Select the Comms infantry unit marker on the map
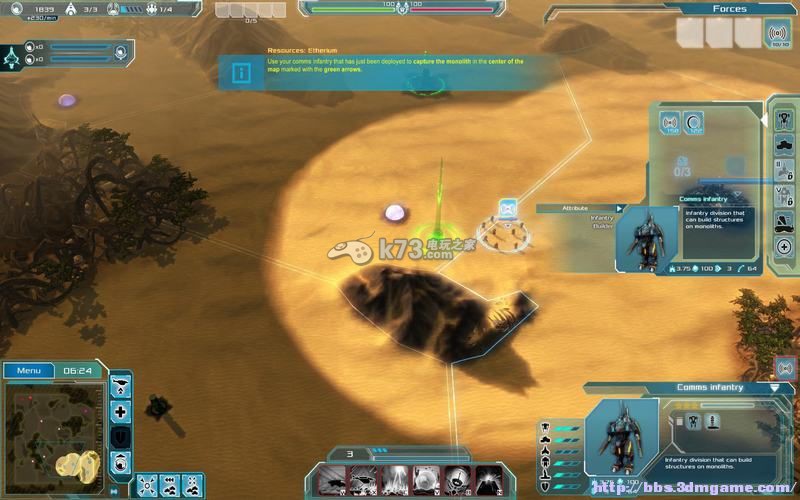800x500 pixels. tap(507, 208)
